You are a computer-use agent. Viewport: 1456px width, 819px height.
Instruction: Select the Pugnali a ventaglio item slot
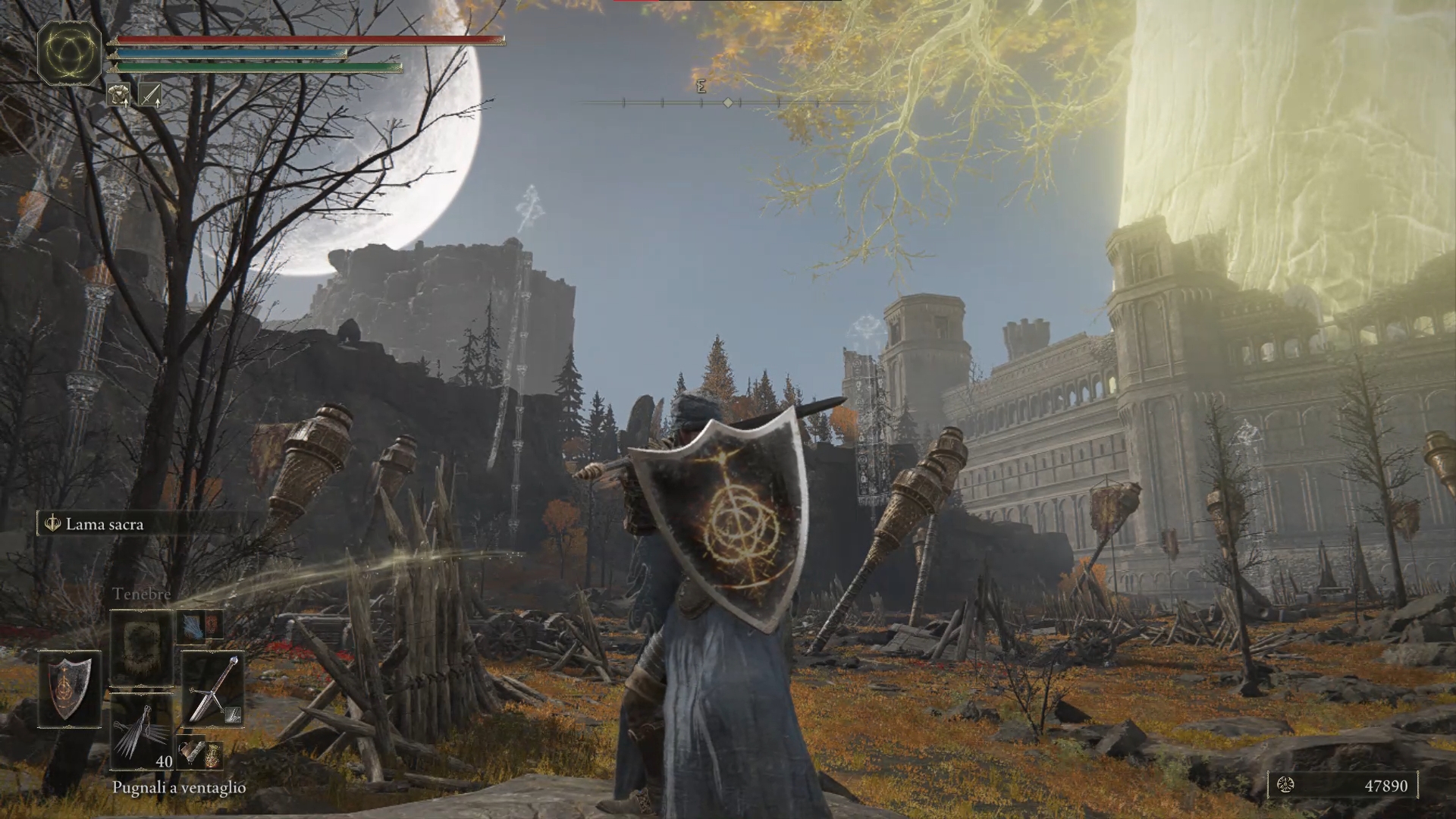(142, 732)
